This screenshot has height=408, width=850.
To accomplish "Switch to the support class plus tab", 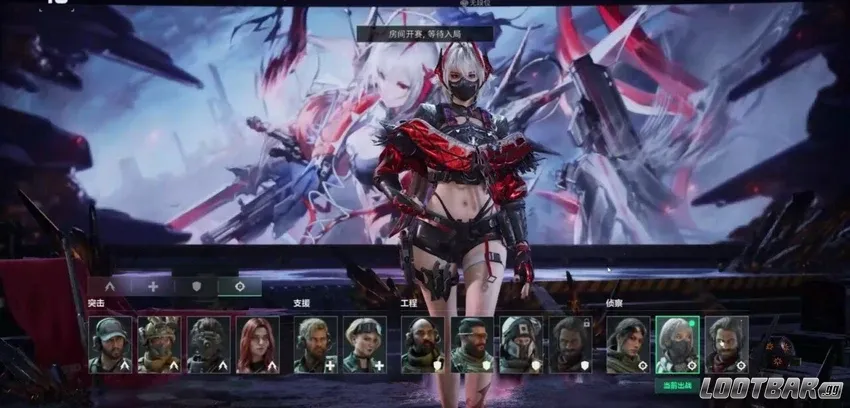I will (x=153, y=286).
